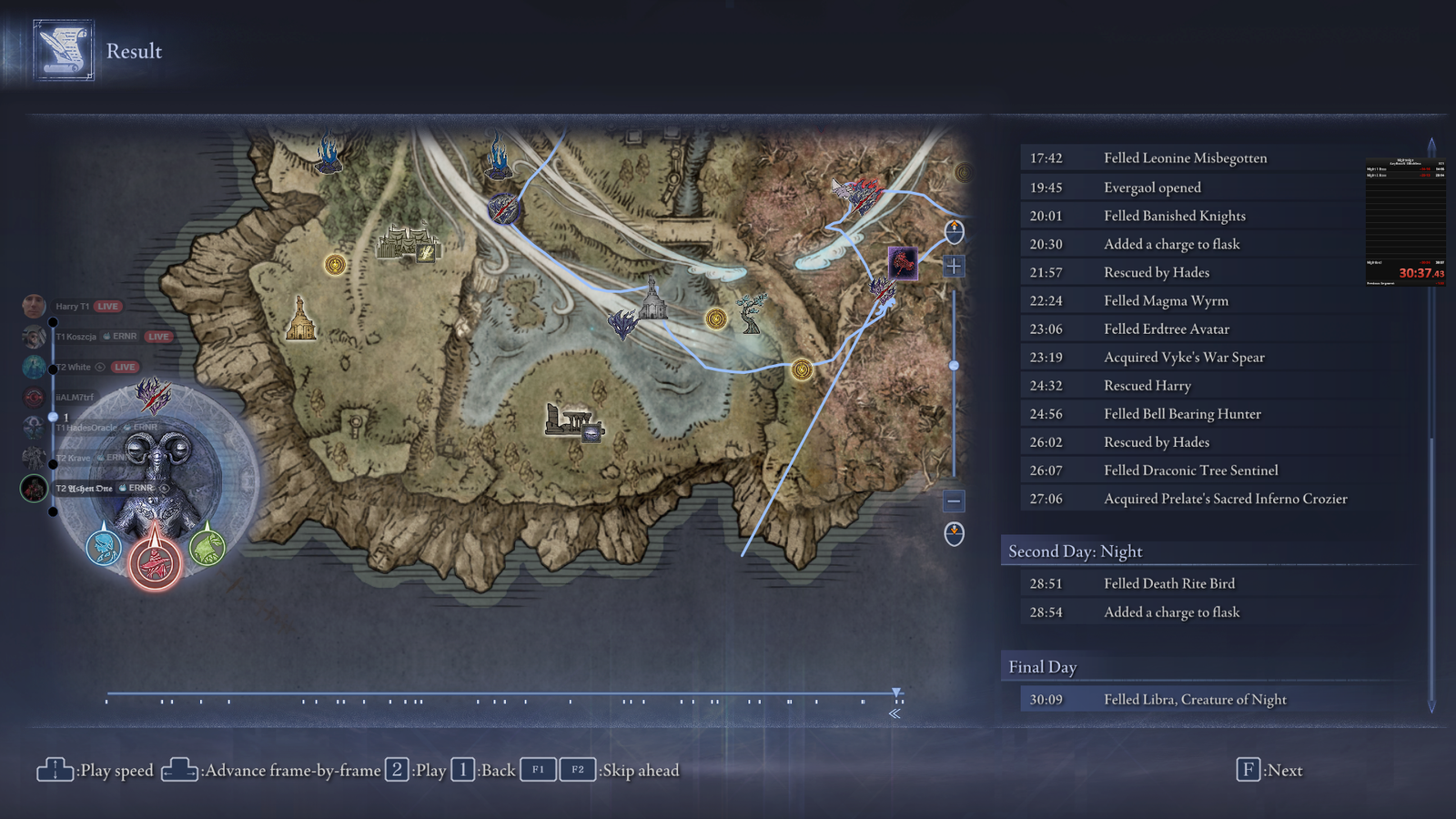
Task: Click Harry T1 in the voice overlay
Action: [72, 307]
